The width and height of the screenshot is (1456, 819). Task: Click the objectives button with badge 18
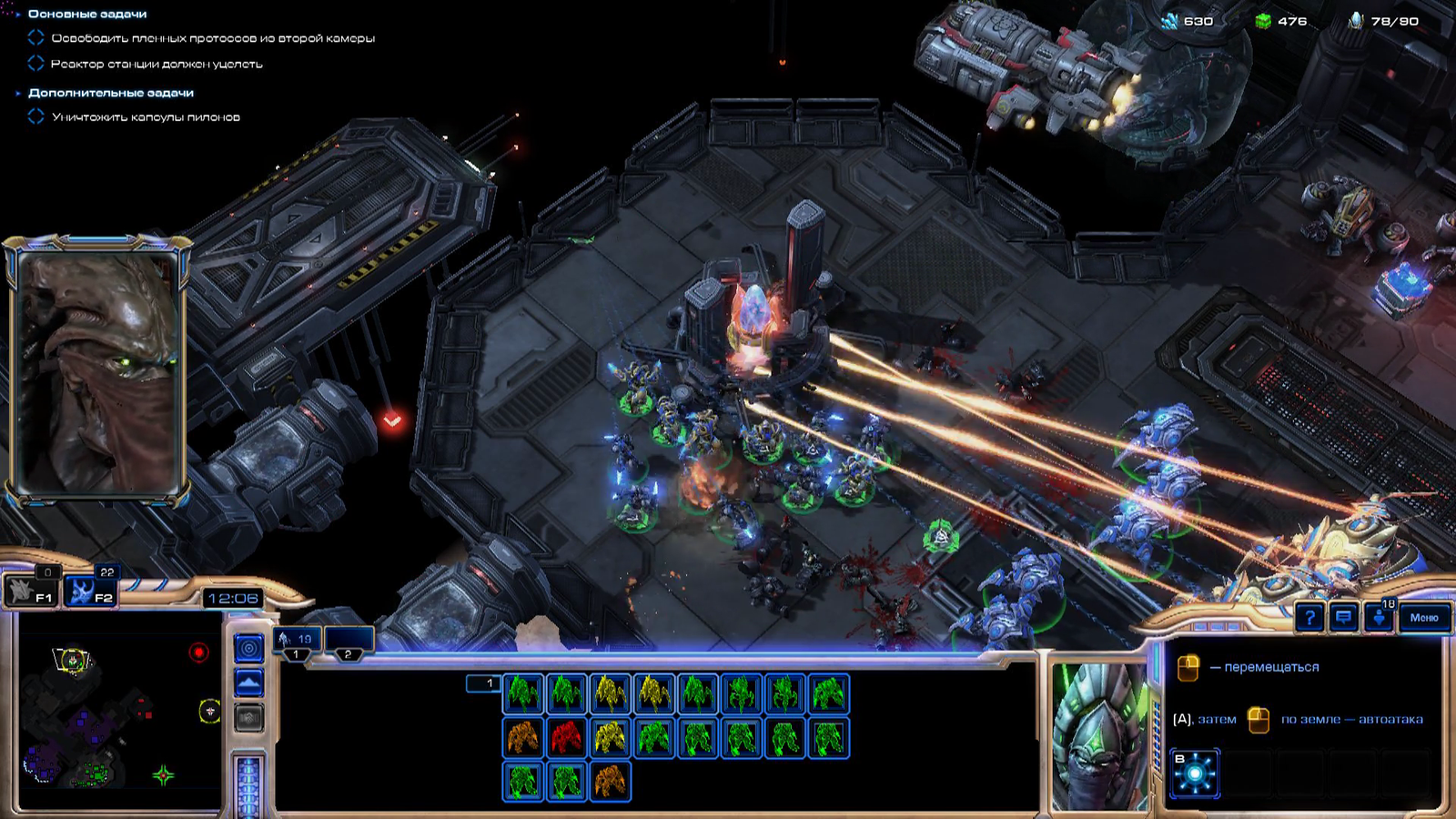(x=1379, y=617)
